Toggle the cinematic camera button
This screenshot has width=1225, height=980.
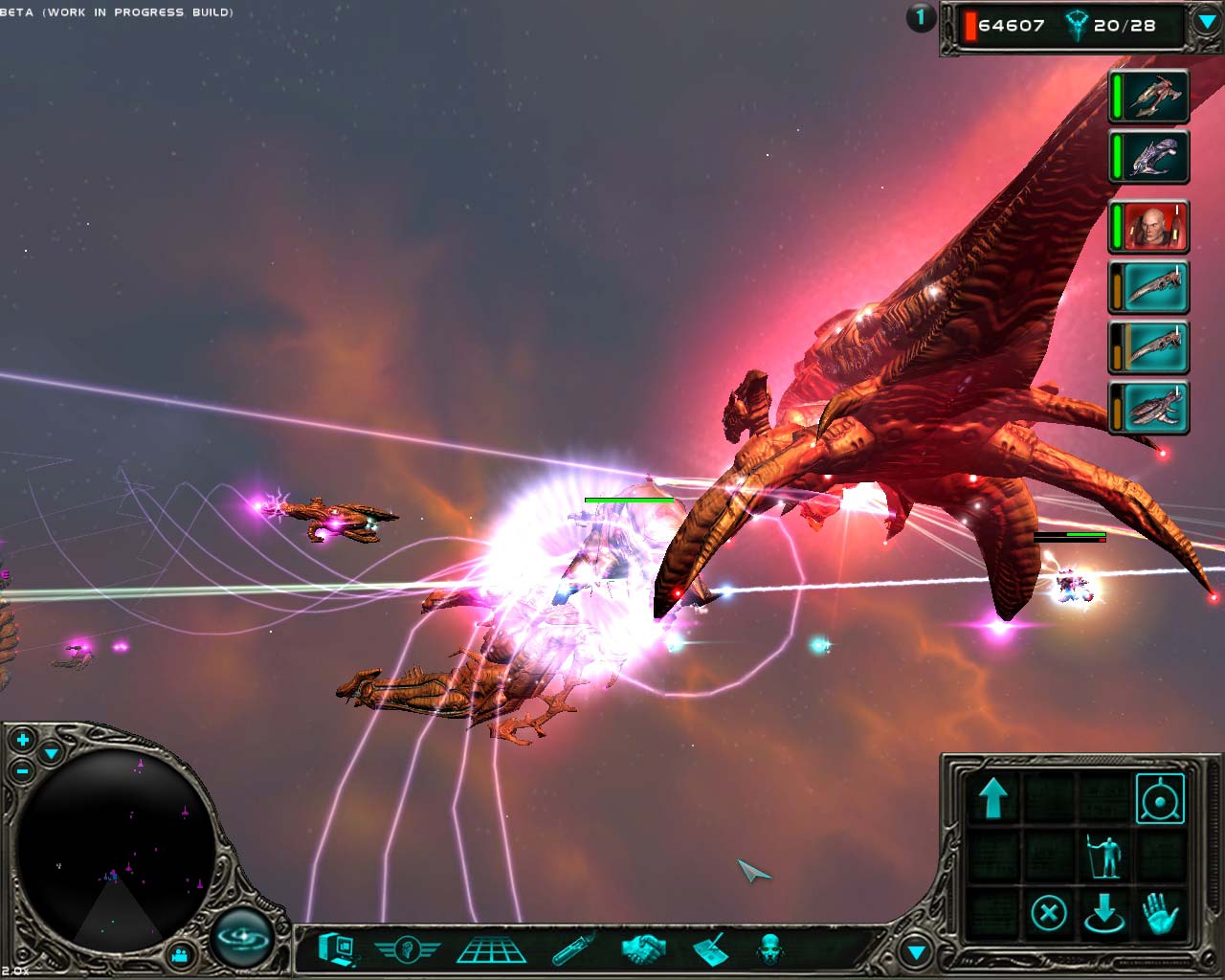178,954
